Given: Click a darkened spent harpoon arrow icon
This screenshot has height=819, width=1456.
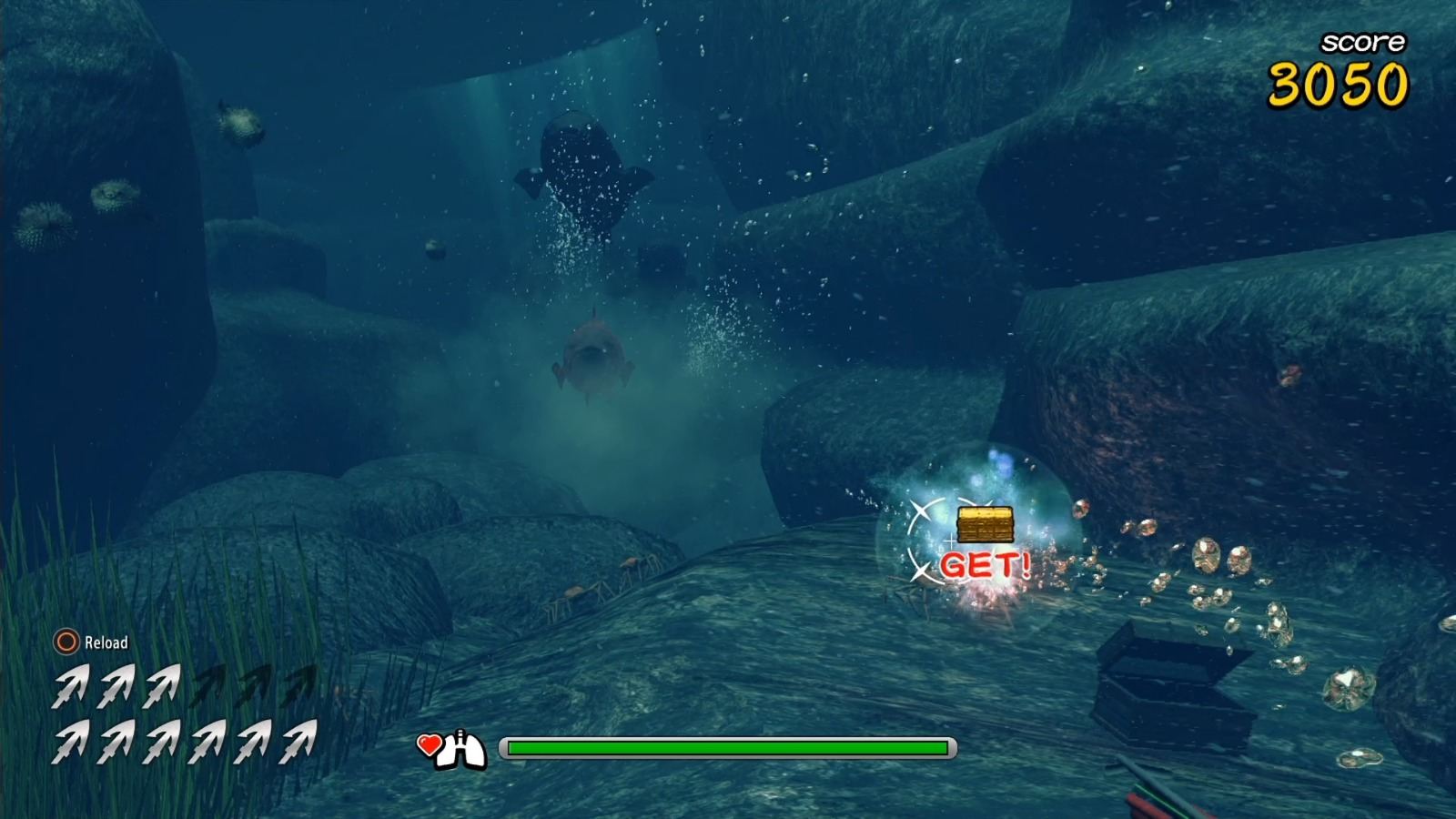Looking at the screenshot, I should [x=209, y=687].
